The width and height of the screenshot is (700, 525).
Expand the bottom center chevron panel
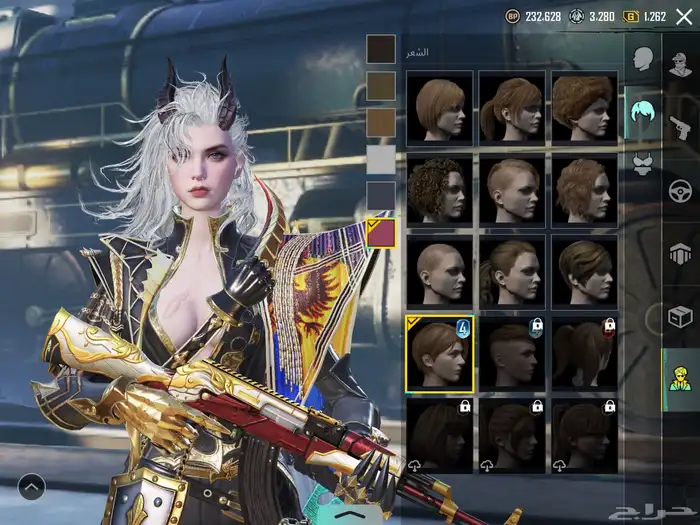click(x=348, y=512)
